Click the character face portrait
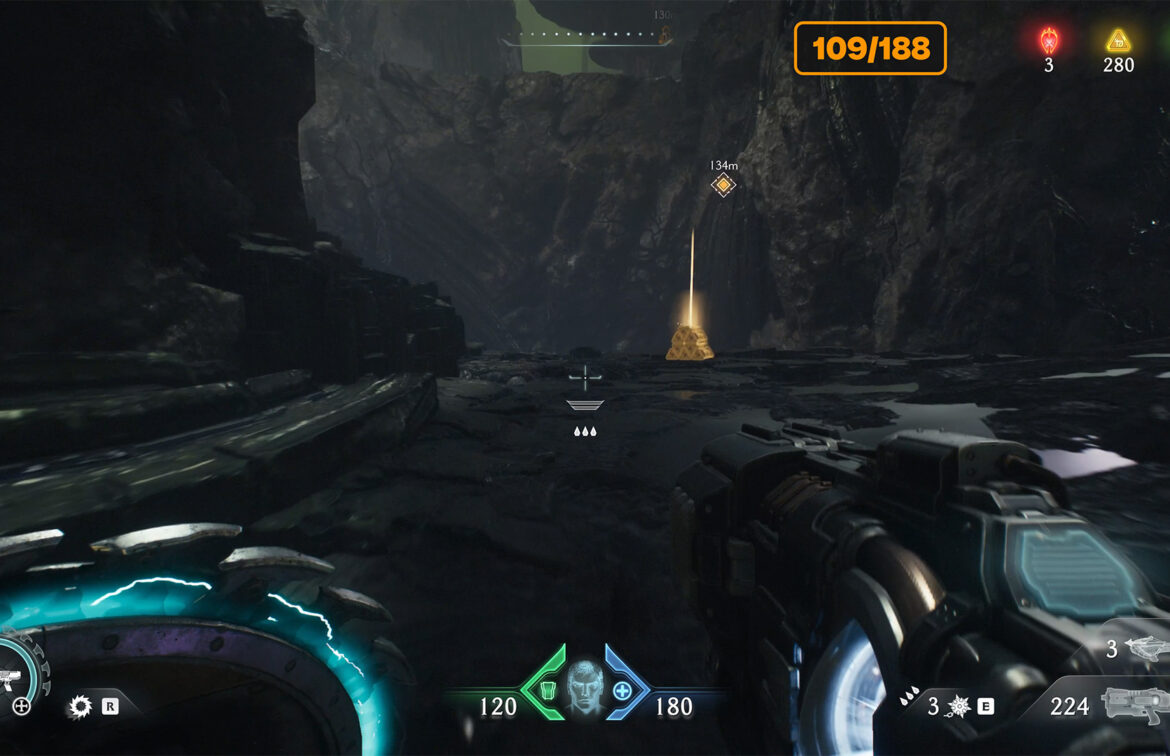 [x=585, y=688]
